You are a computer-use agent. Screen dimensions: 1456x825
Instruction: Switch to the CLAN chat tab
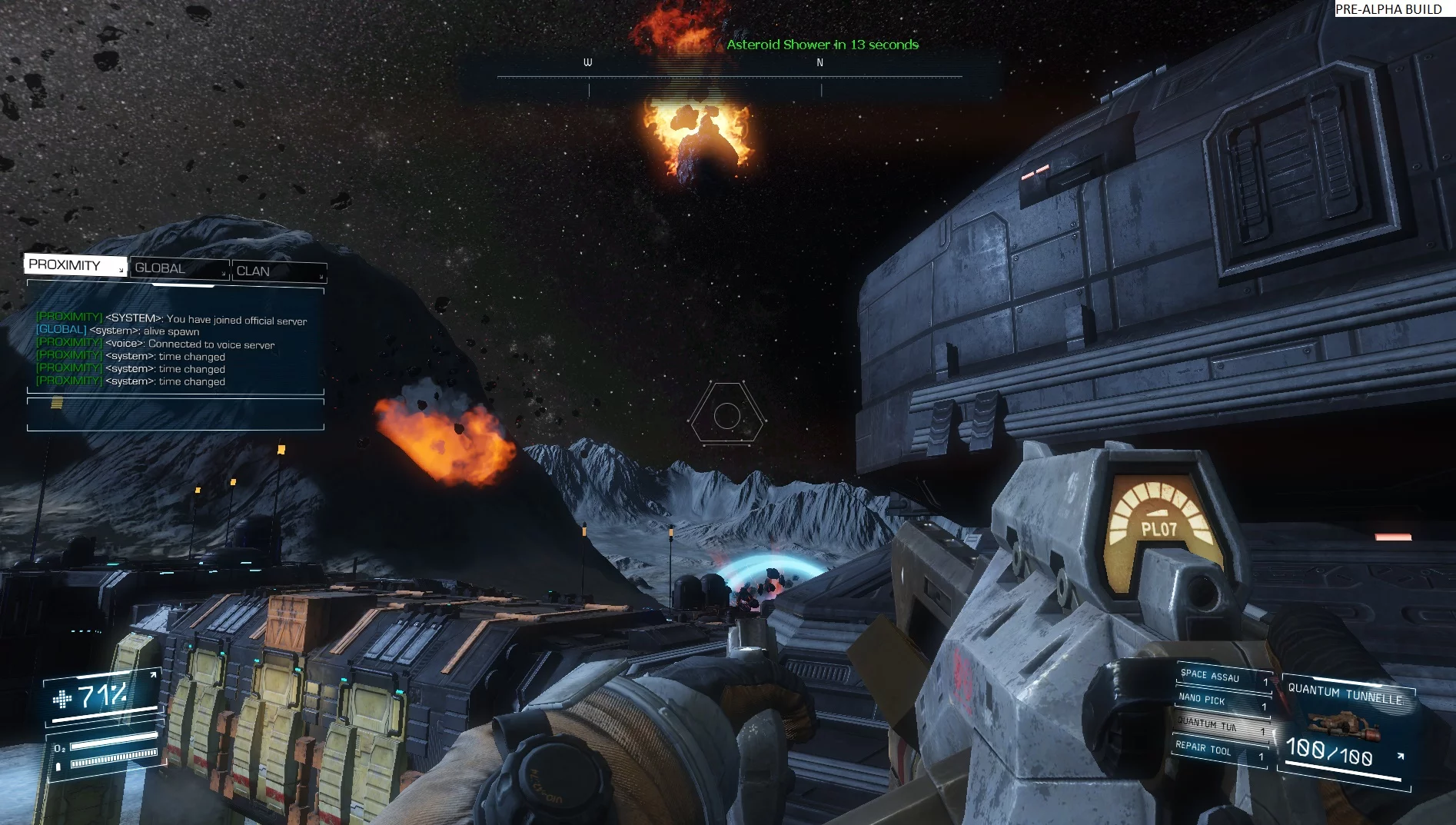[254, 272]
